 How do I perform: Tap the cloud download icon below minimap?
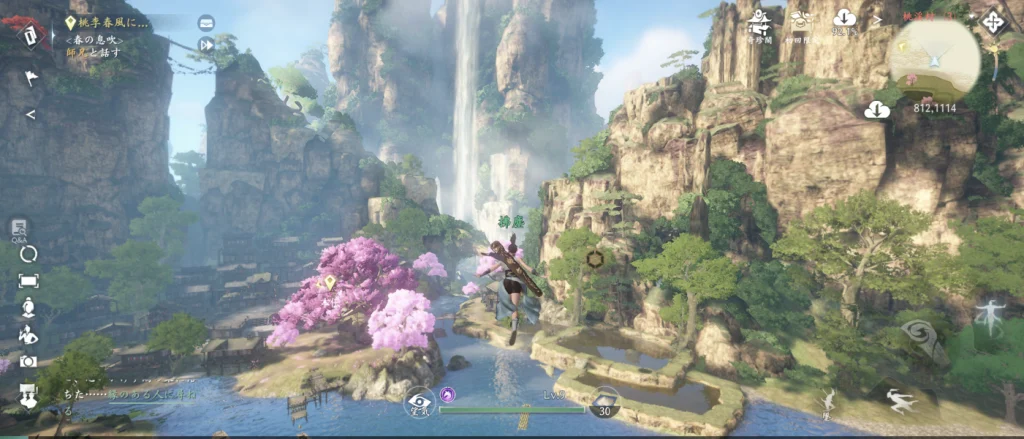coord(876,109)
